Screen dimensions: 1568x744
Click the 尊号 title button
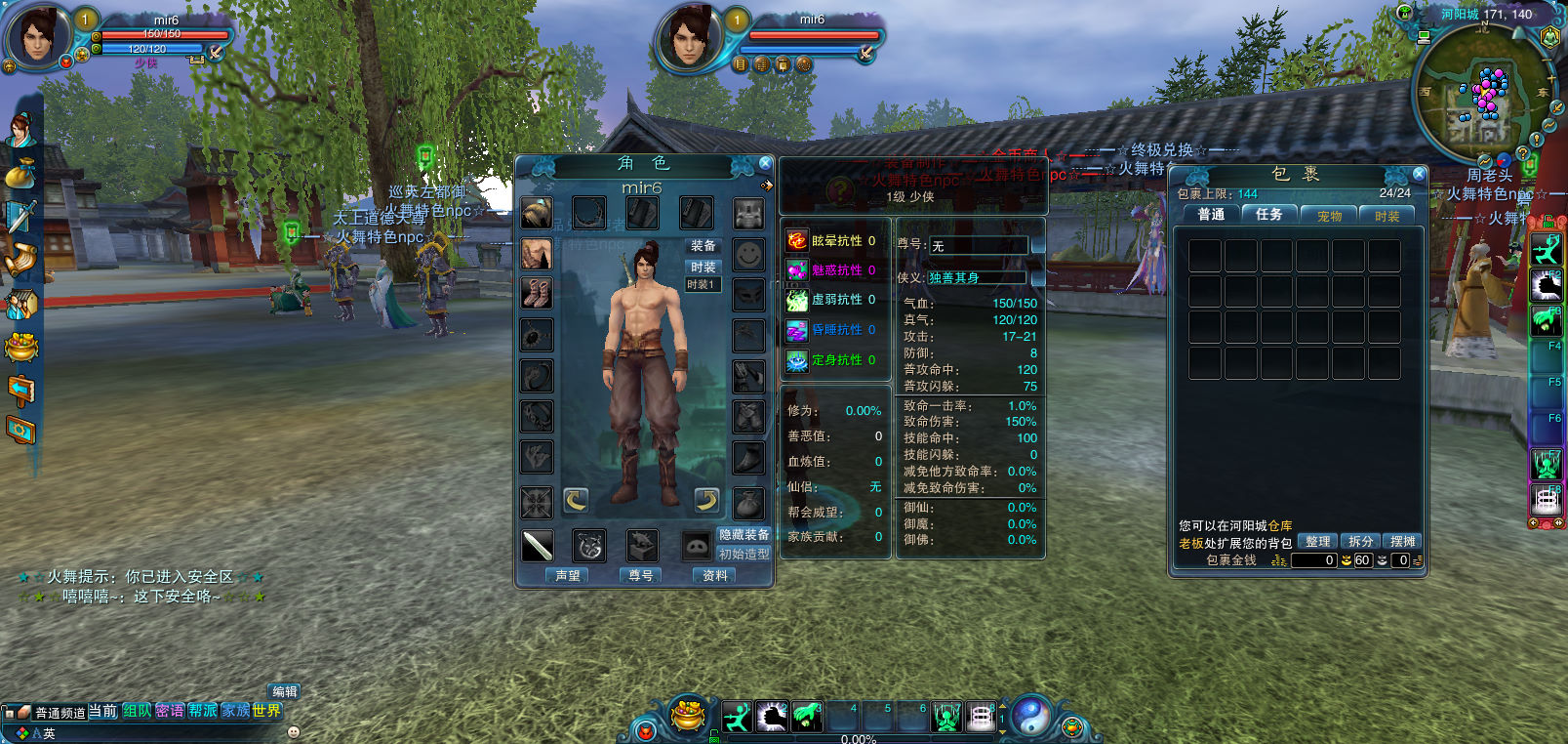pyautogui.click(x=641, y=576)
